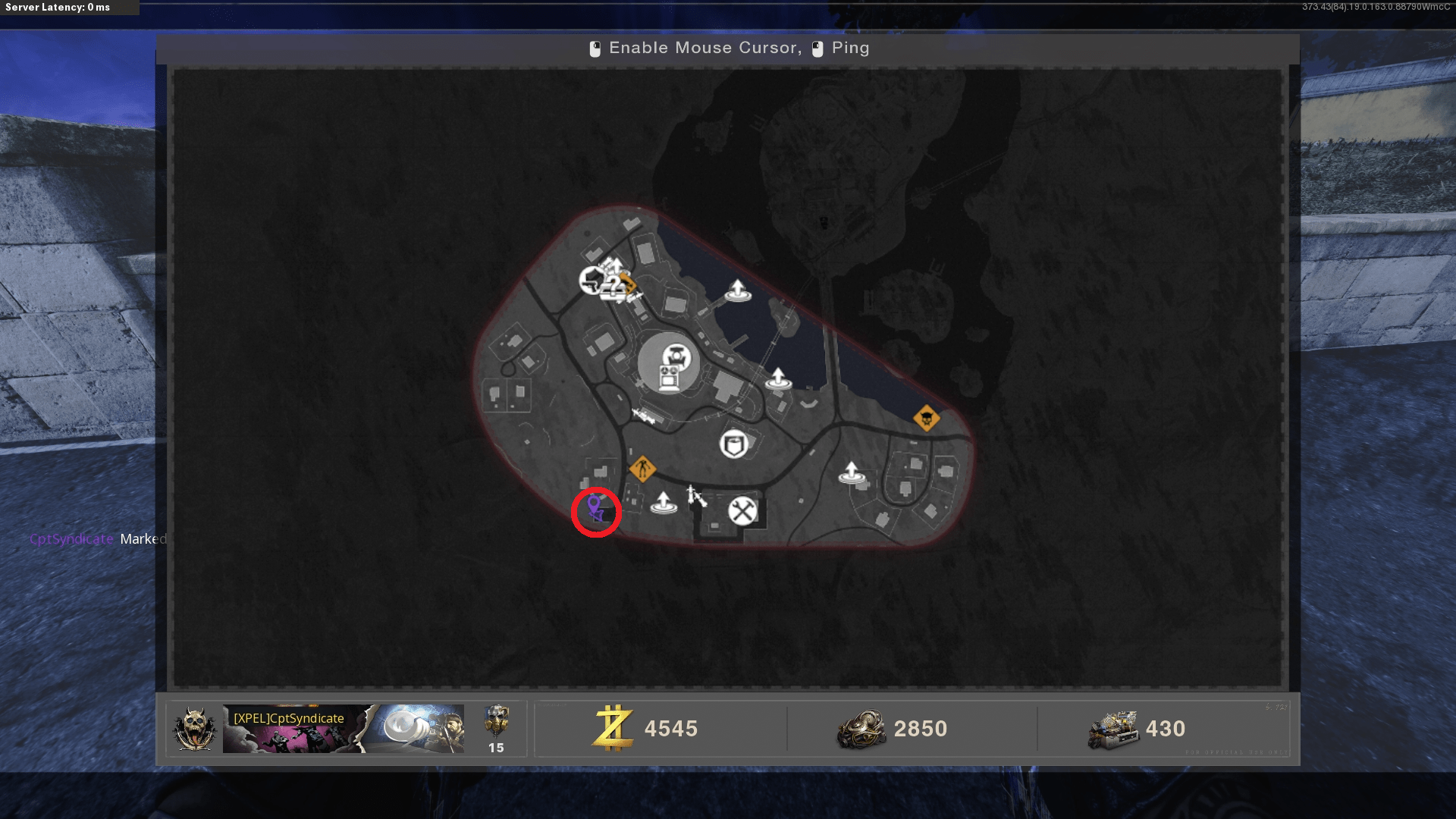Image resolution: width=1456 pixels, height=819 pixels.
Task: Click the skull emblem beside the player card
Action: point(195,729)
